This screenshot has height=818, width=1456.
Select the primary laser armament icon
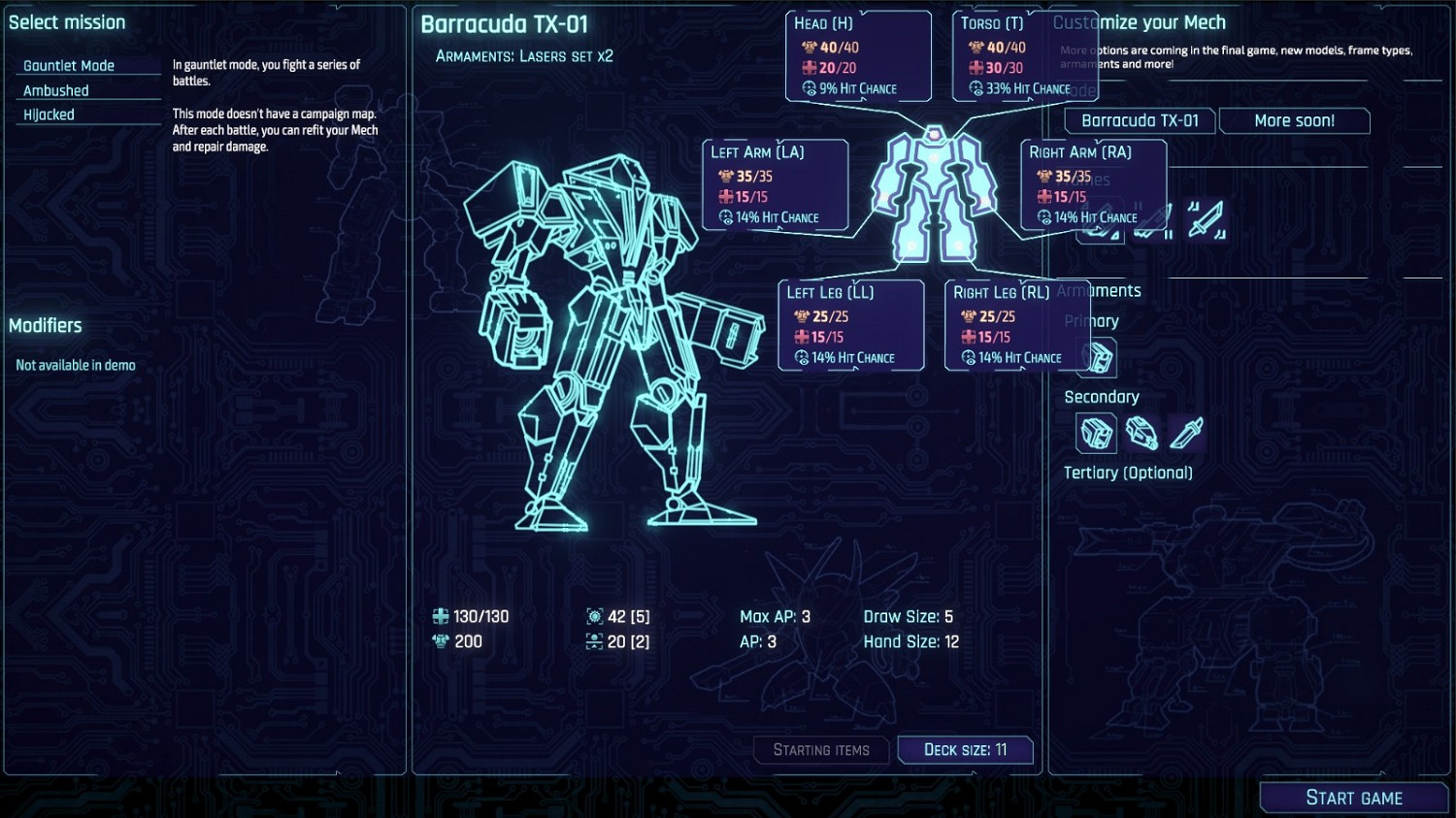[x=1098, y=357]
